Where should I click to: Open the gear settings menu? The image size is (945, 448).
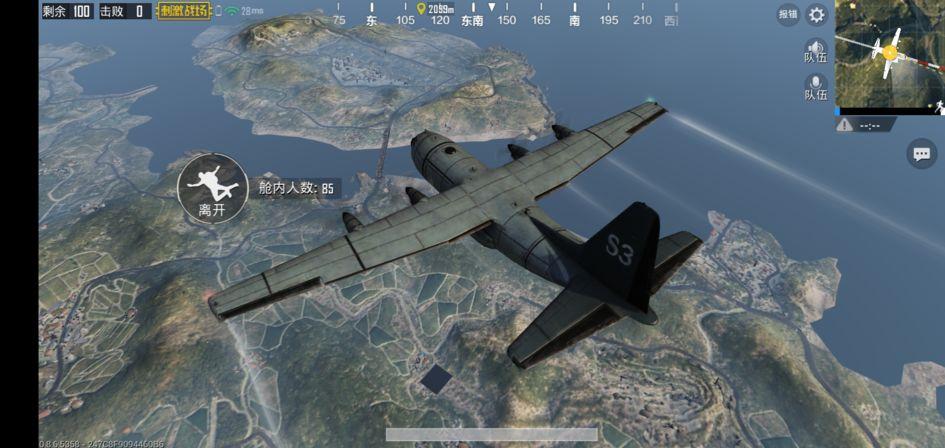point(817,15)
